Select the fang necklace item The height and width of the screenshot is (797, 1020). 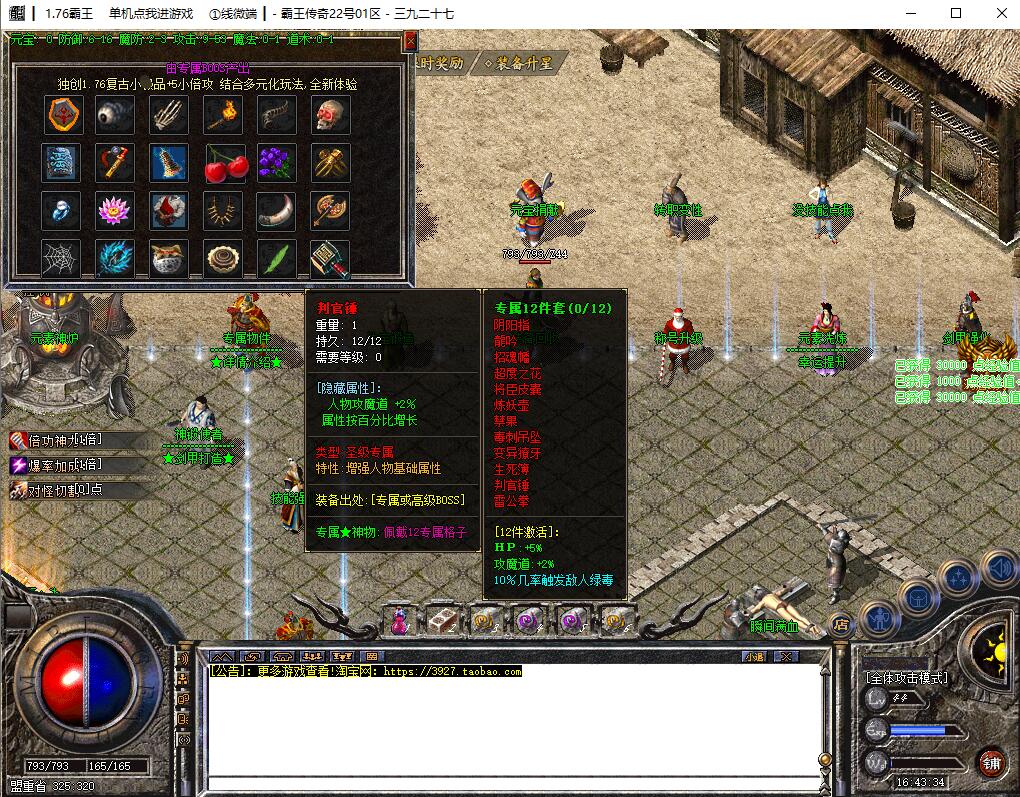click(x=224, y=210)
